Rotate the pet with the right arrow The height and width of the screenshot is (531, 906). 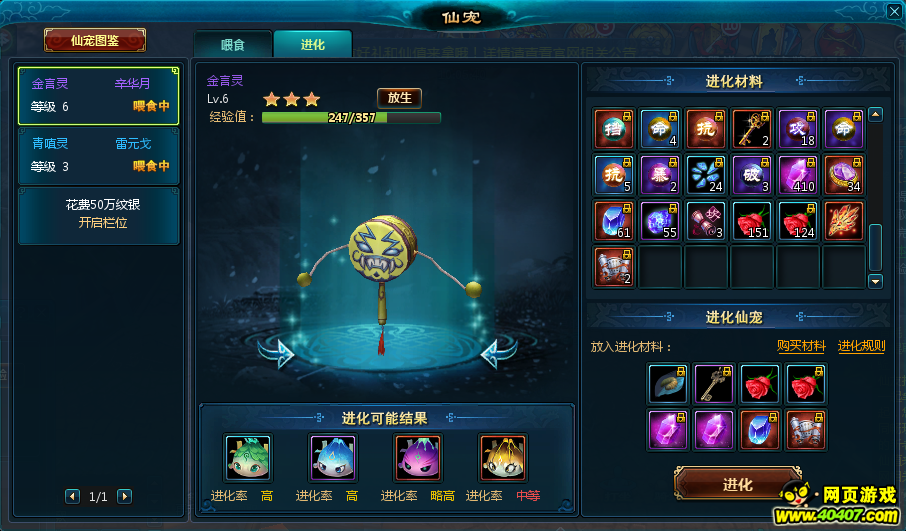pyautogui.click(x=498, y=352)
